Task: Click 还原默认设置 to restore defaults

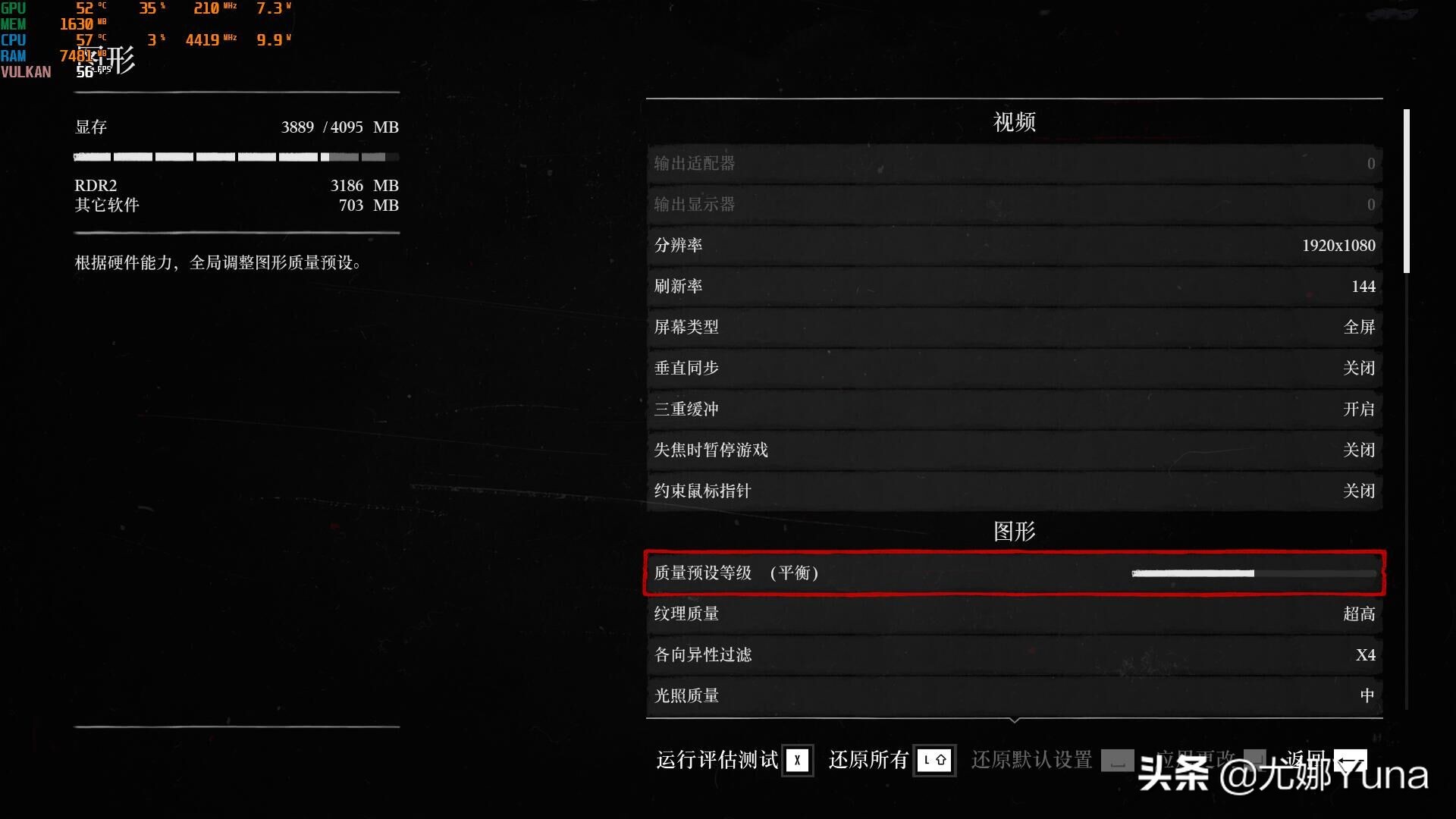Action: [1031, 760]
